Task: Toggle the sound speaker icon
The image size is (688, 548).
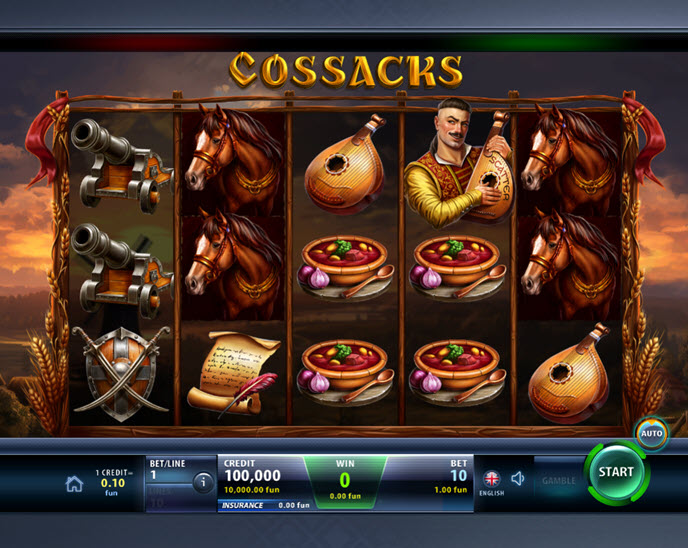Action: click(x=518, y=479)
